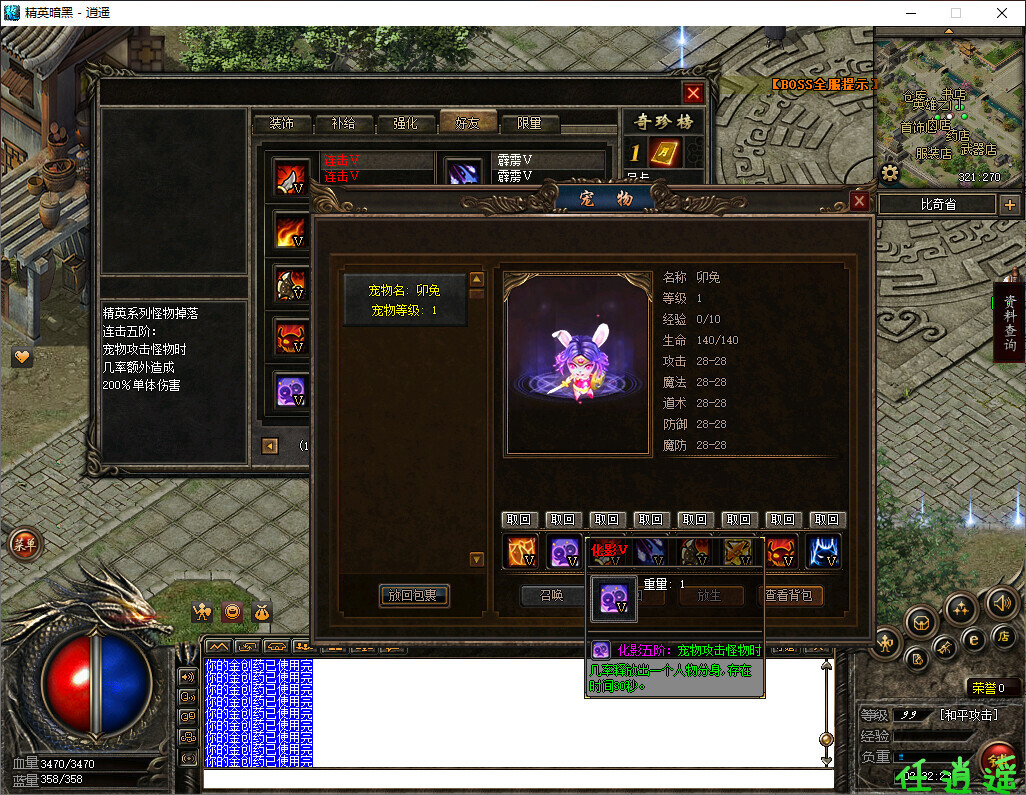The height and width of the screenshot is (795, 1026).
Task: Close the shop window behind the pet panel
Action: point(693,93)
